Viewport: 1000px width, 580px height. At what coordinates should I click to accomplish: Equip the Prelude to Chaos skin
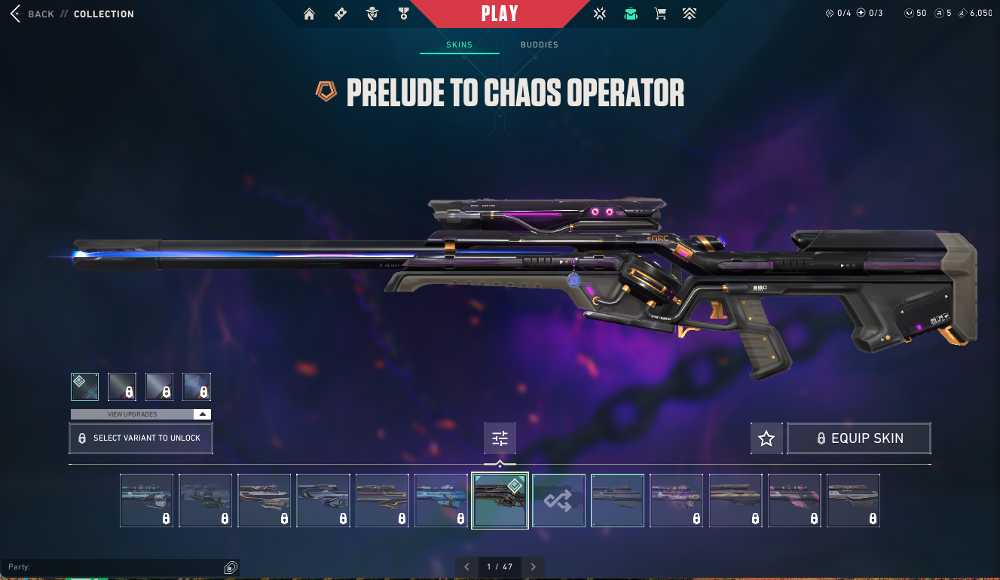tap(859, 438)
